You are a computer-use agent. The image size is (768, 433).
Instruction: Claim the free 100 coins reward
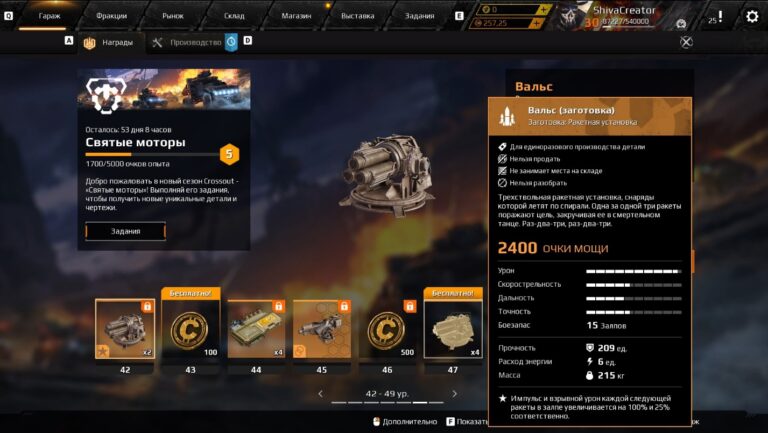(190, 330)
